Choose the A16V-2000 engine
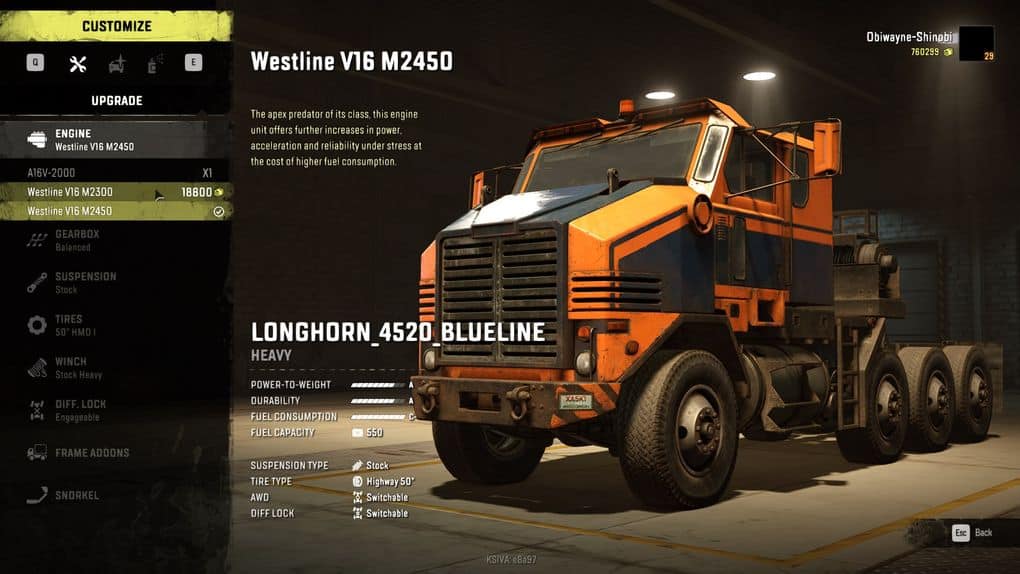Screen dimensions: 1020x574 [x=115, y=172]
